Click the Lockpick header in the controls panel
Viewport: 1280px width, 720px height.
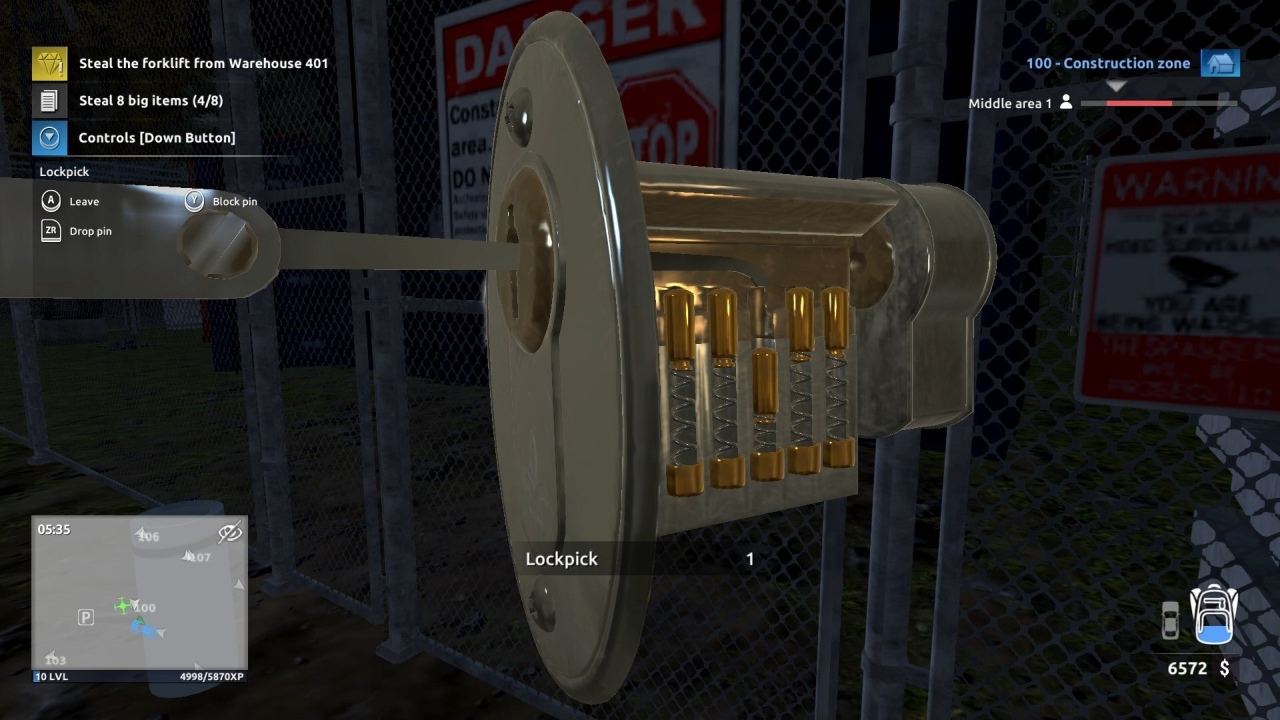coord(63,171)
